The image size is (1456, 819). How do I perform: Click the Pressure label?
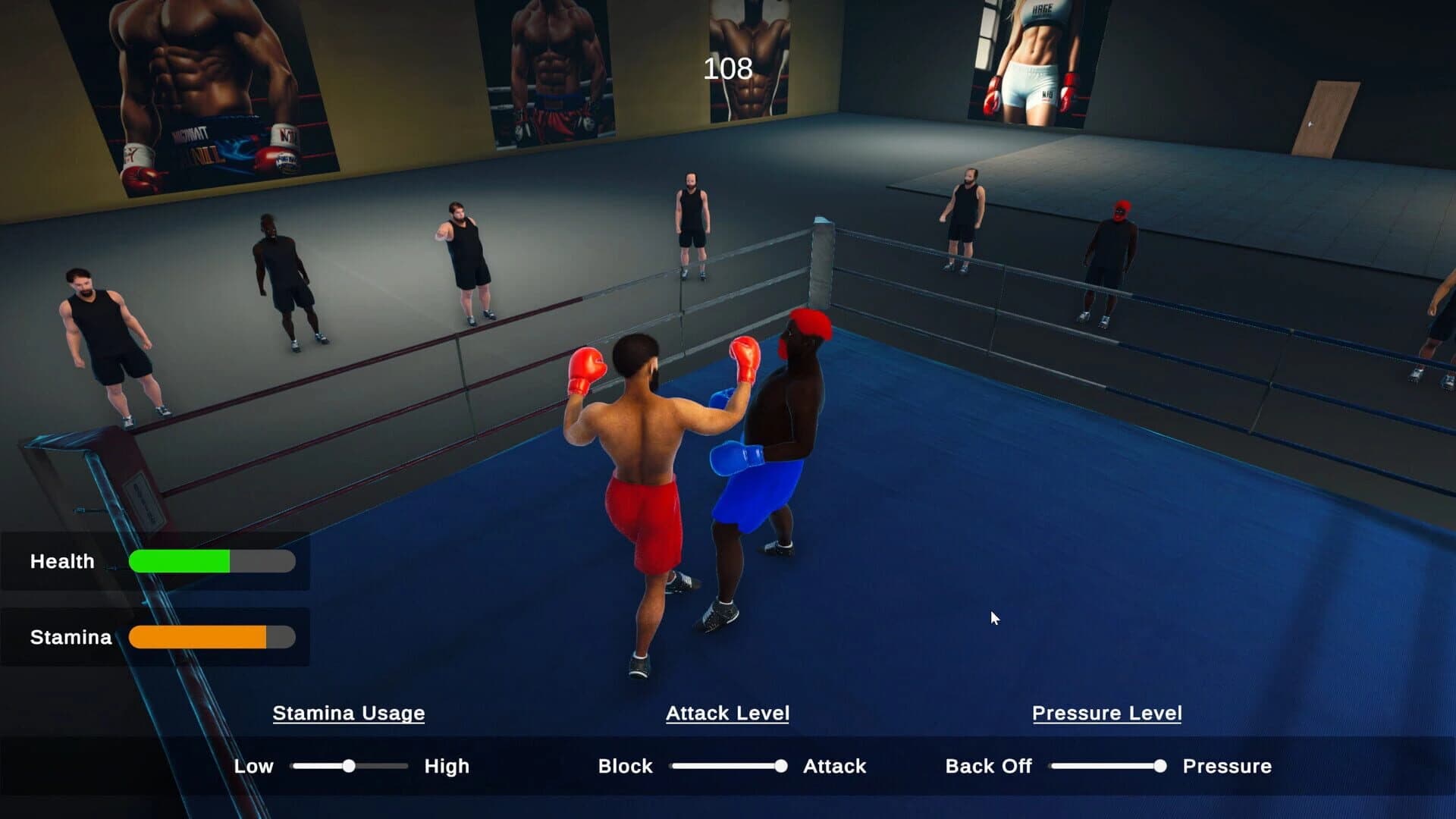[1227, 766]
